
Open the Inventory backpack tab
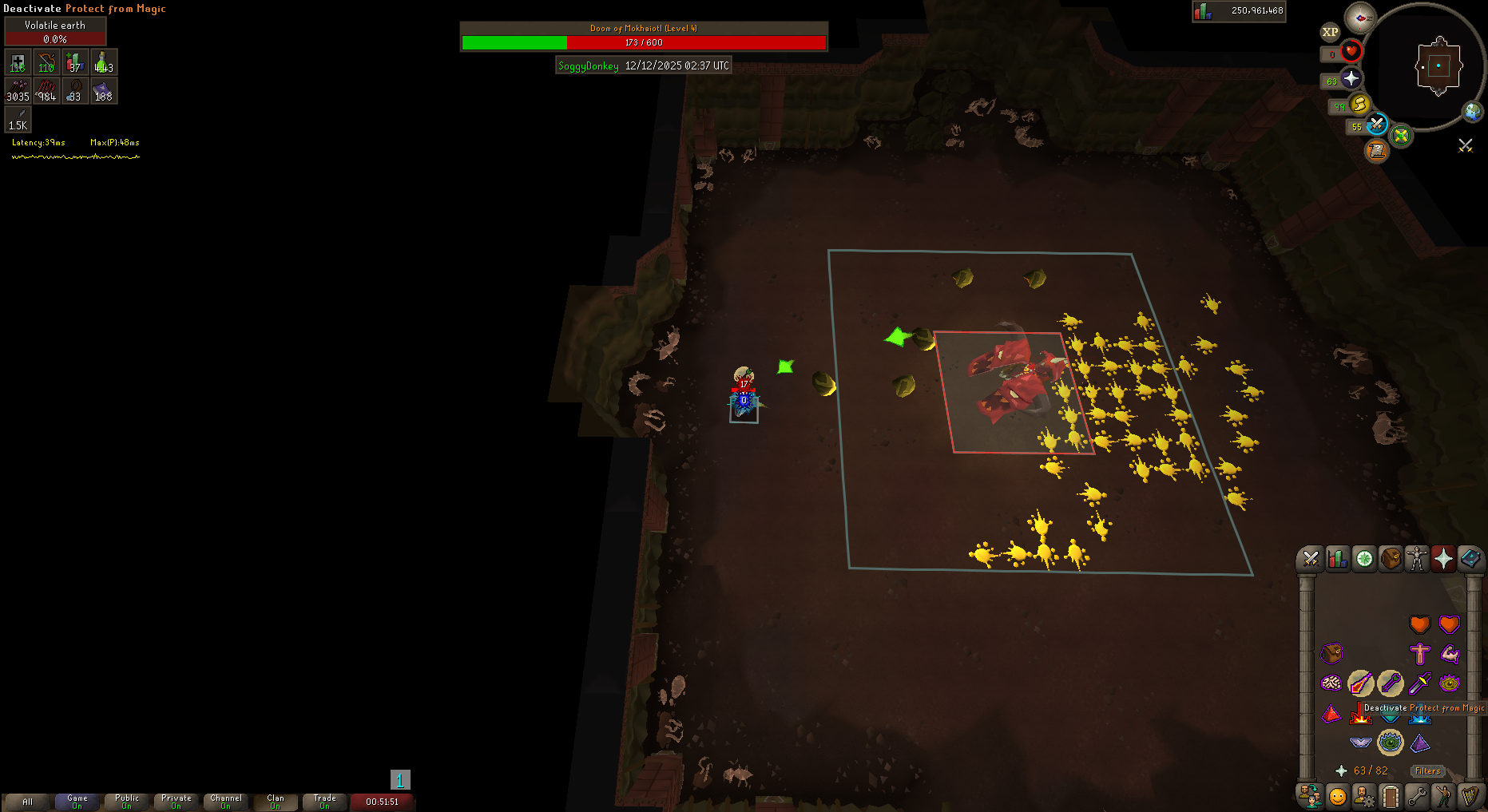(x=1391, y=559)
